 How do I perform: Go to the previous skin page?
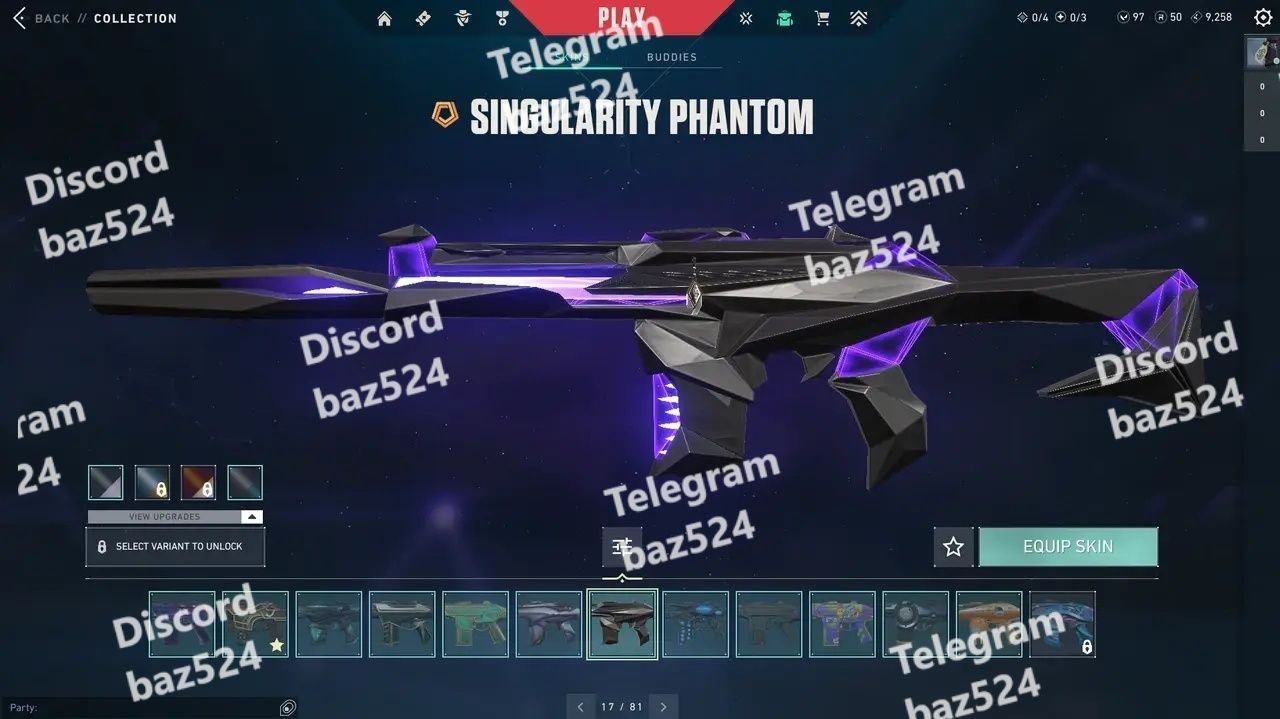(x=581, y=707)
